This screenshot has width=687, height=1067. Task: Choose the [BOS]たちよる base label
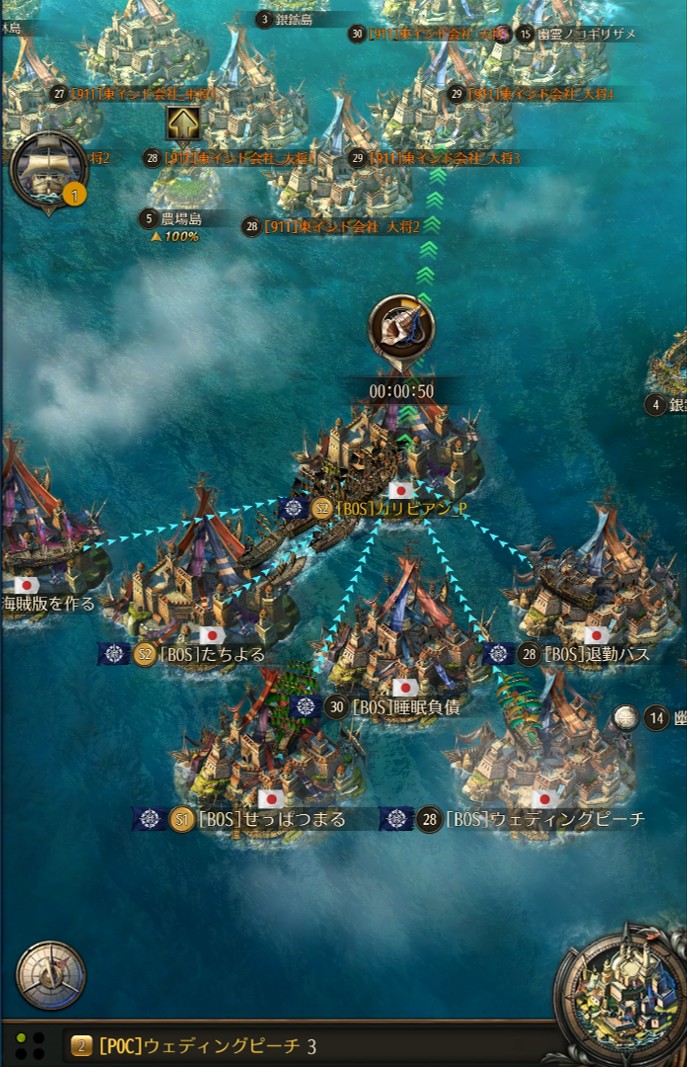(x=230, y=655)
